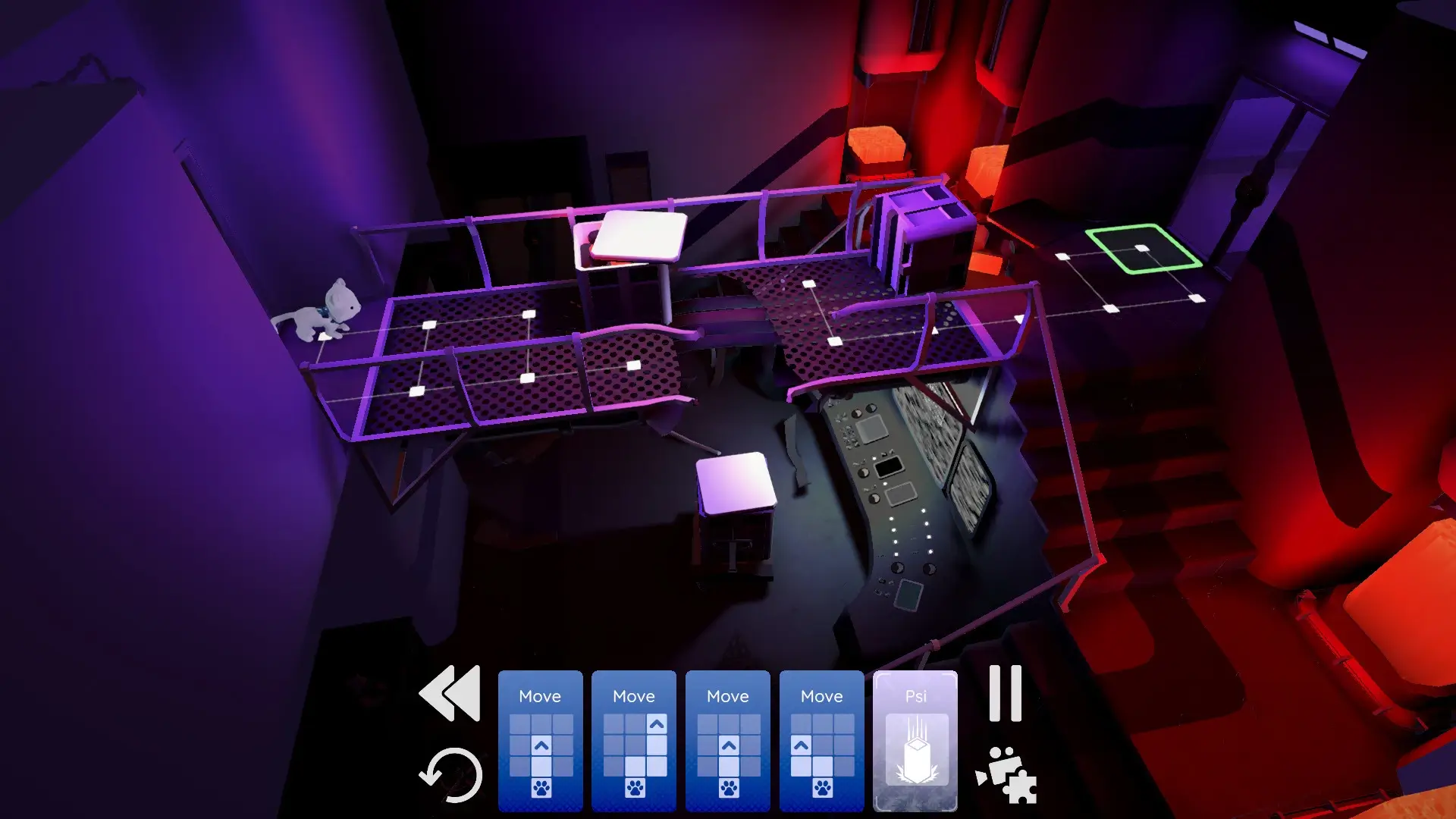This screenshot has width=1456, height=819.
Task: Click the paw icon on the second Move card
Action: (635, 788)
